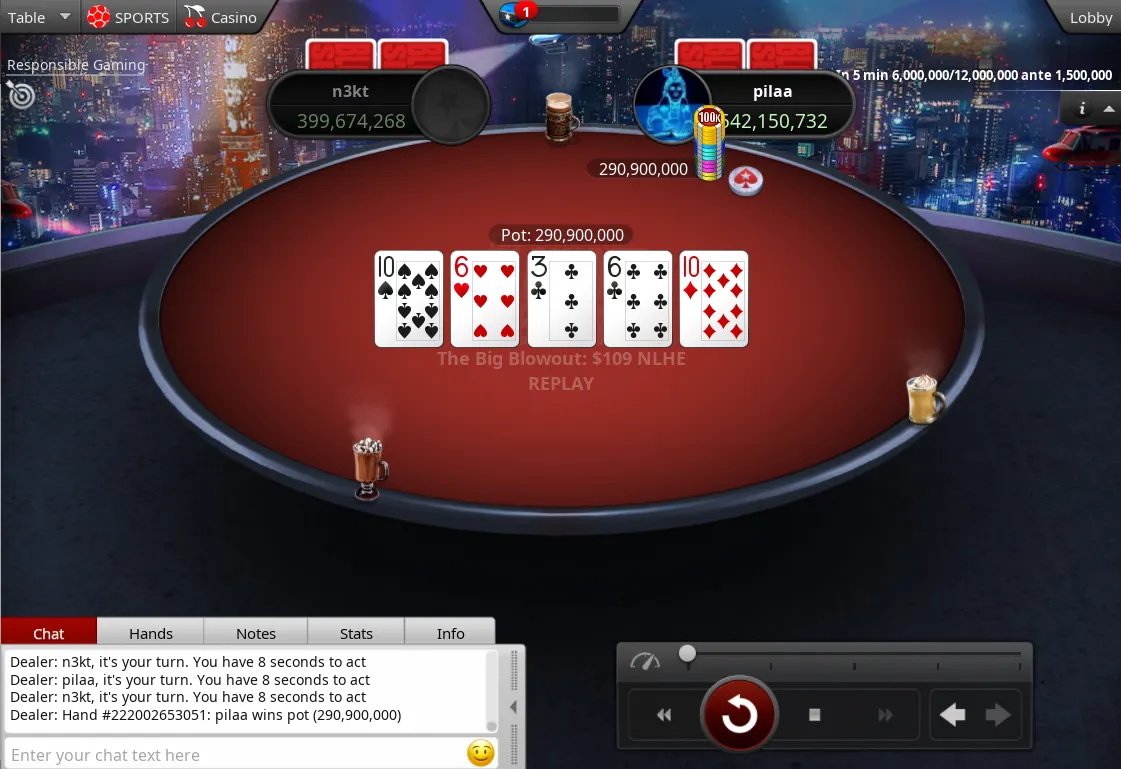This screenshot has width=1121, height=769.
Task: Stop the hand replay
Action: 814,715
